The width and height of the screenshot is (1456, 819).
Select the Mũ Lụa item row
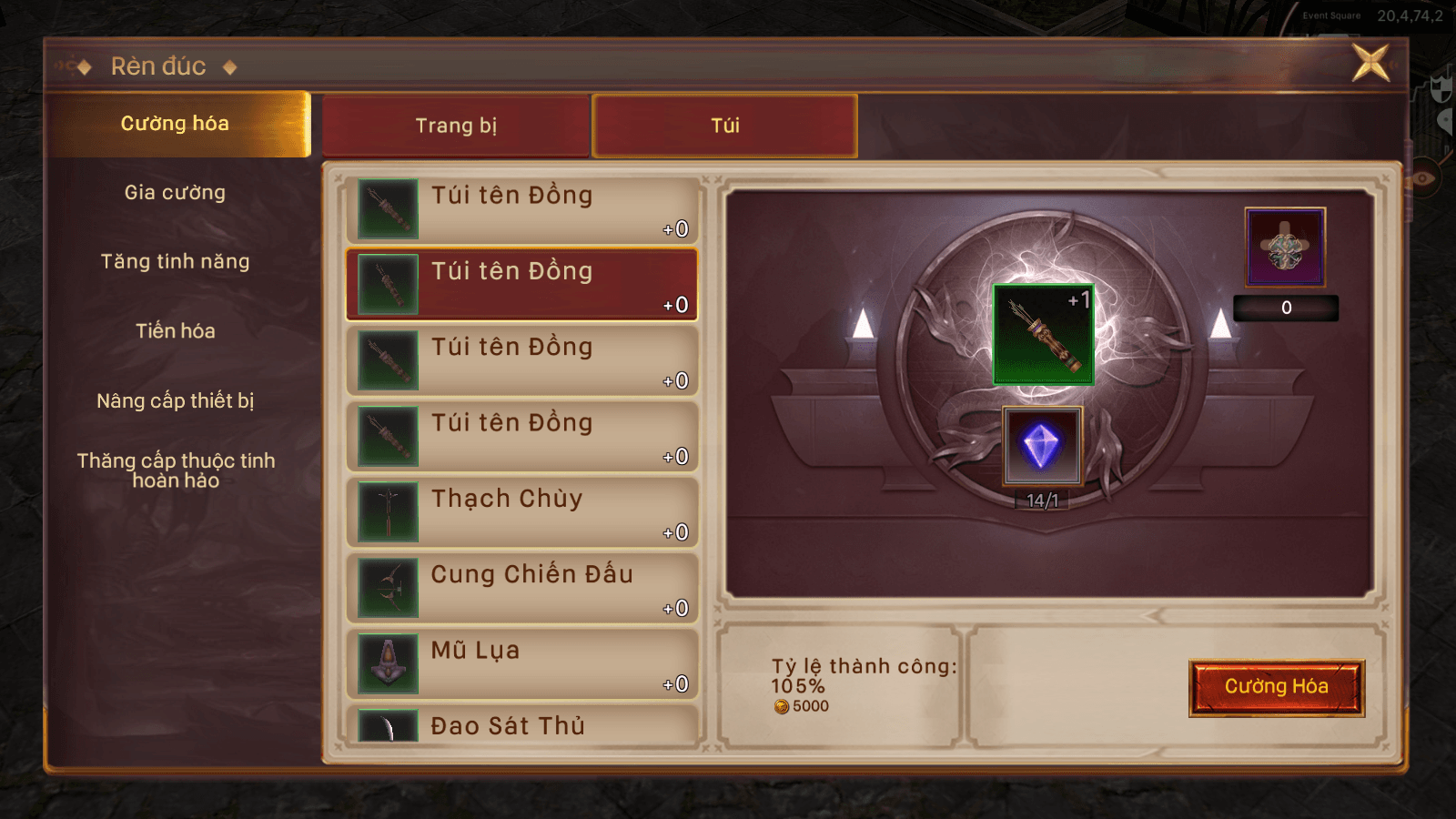pyautogui.click(x=521, y=663)
